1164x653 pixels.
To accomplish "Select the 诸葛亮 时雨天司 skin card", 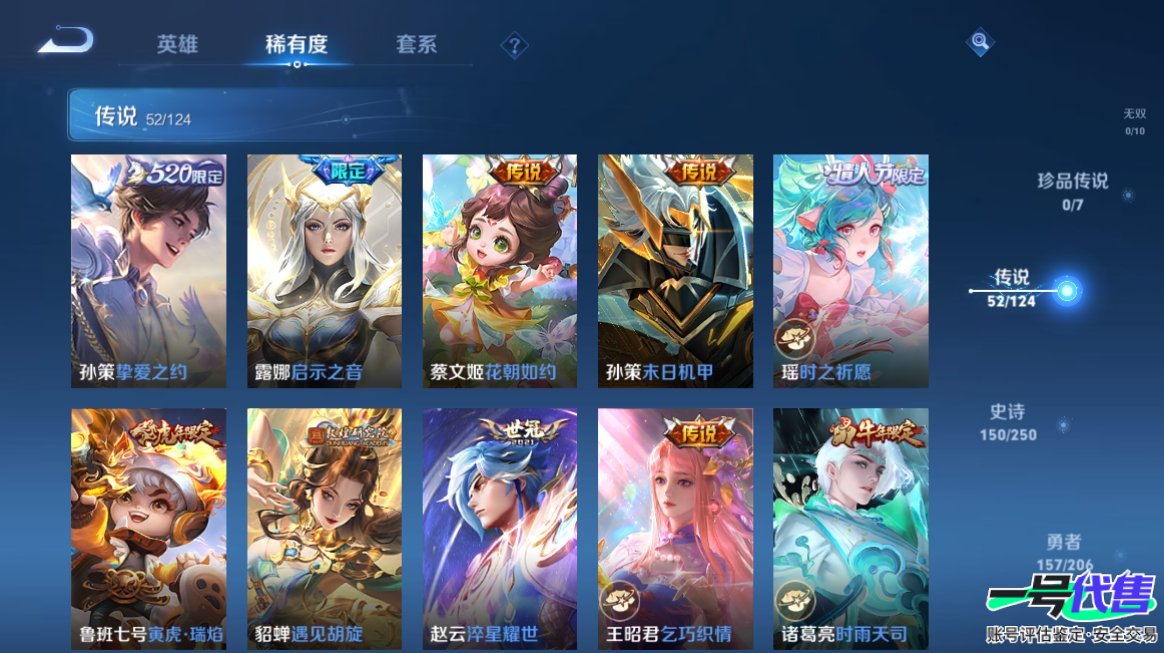I will (851, 528).
